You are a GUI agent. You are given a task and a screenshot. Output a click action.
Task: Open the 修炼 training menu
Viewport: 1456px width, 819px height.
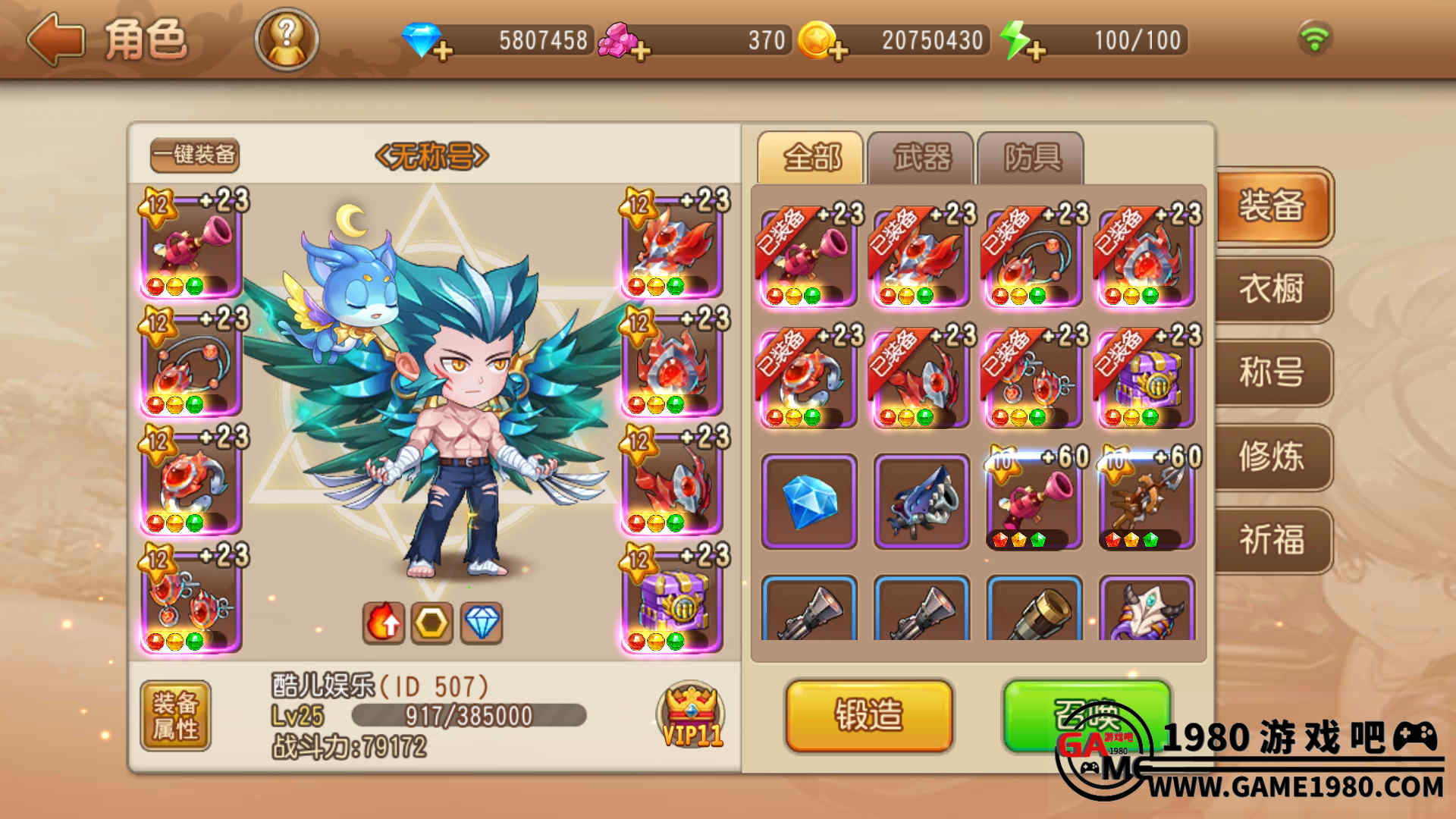tap(1272, 457)
